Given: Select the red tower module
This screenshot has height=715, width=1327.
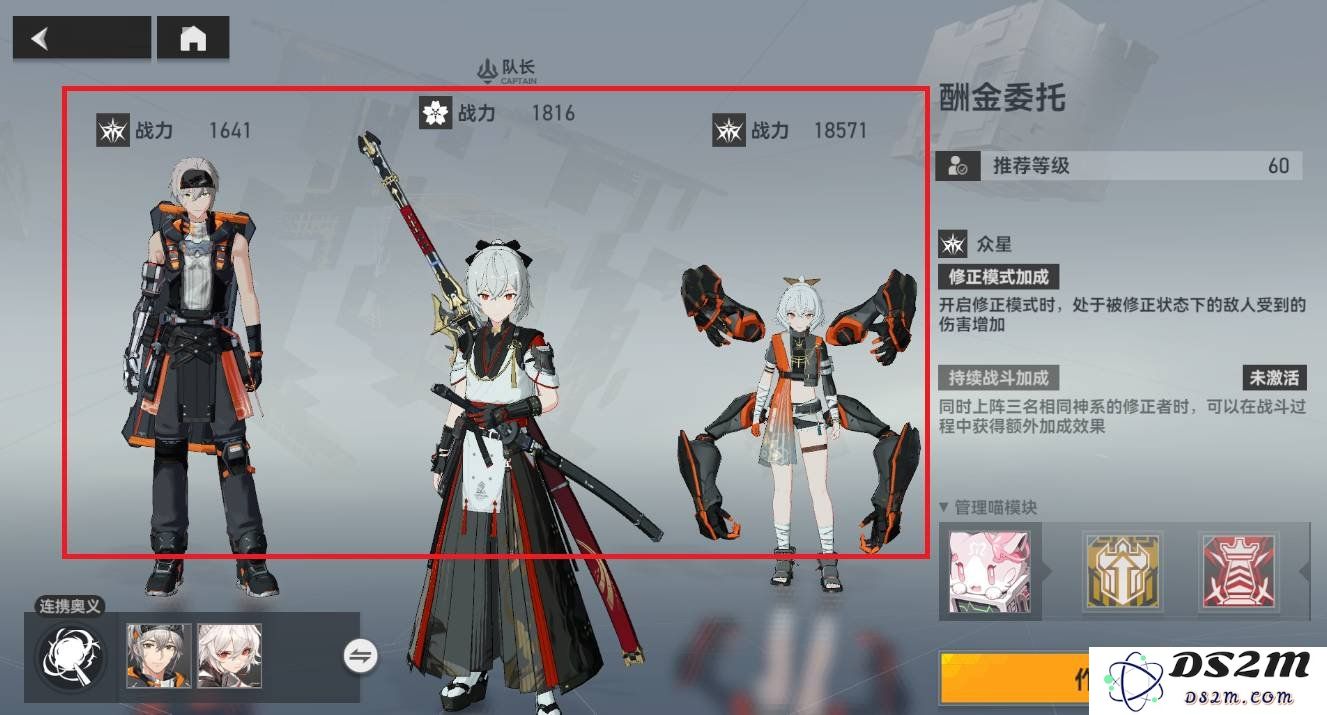Looking at the screenshot, I should (1238, 572).
